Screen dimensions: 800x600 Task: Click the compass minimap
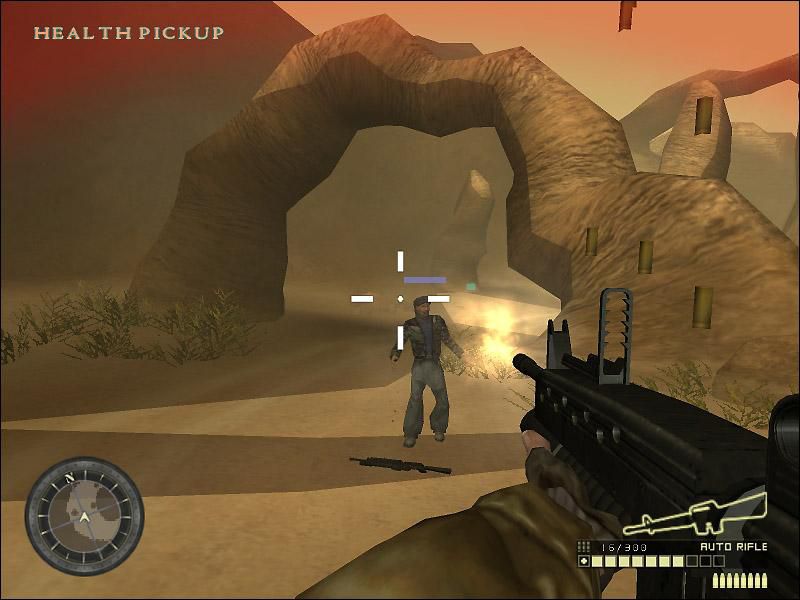[85, 516]
